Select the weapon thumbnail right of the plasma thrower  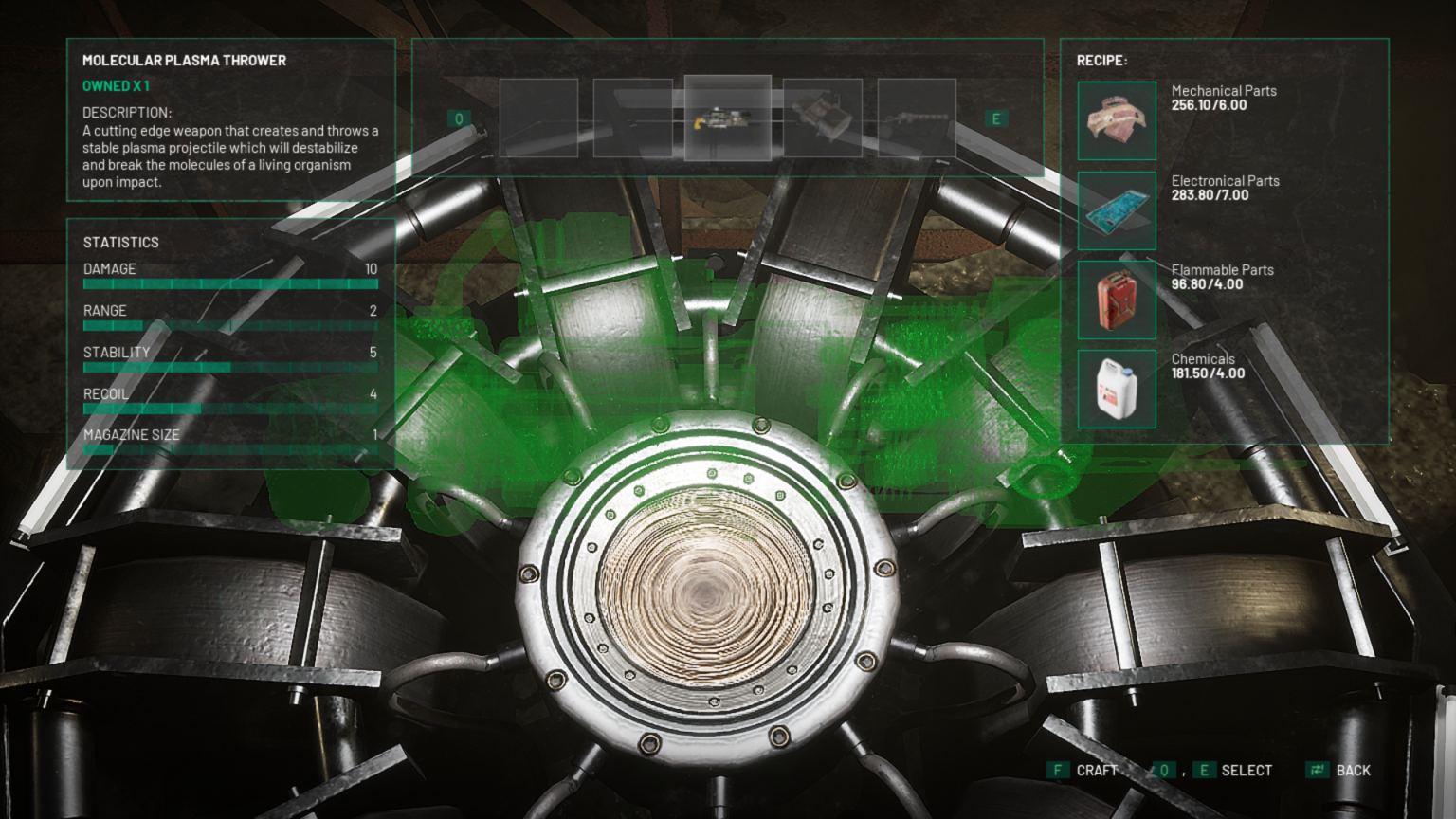click(x=824, y=118)
